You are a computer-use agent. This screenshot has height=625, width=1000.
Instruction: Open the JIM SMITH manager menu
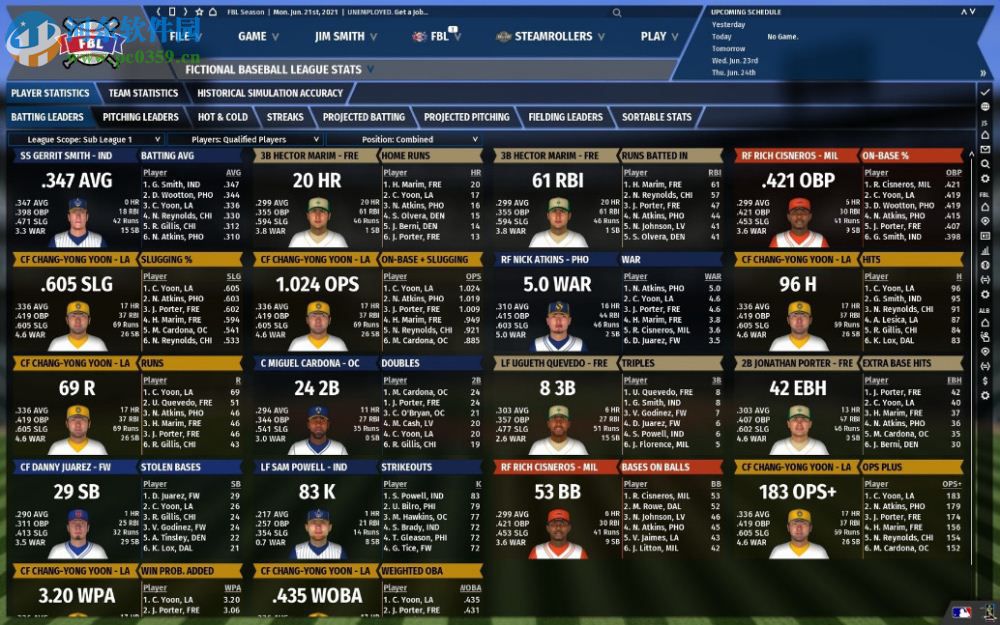[x=346, y=36]
